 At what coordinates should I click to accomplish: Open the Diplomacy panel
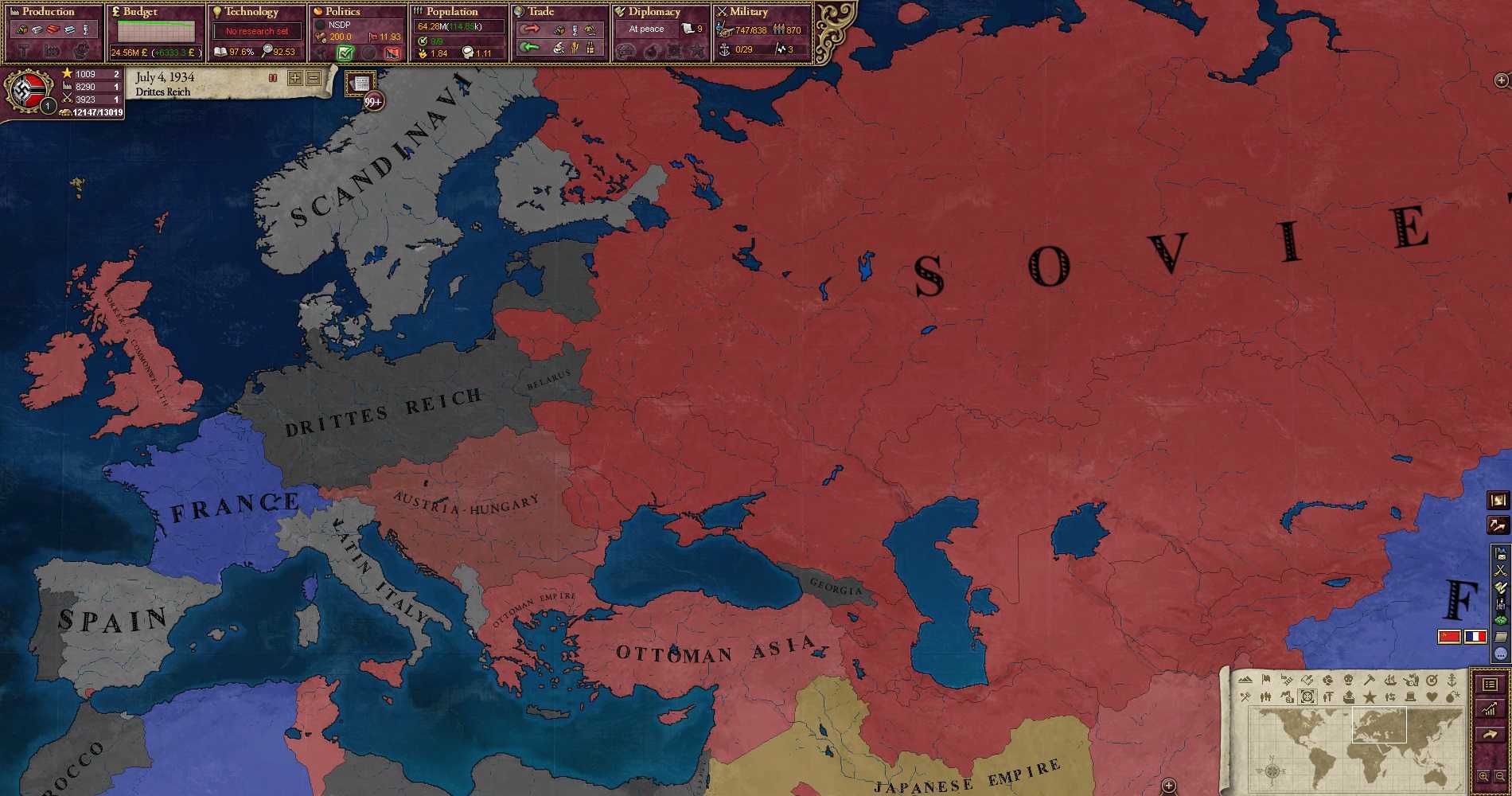point(653,12)
